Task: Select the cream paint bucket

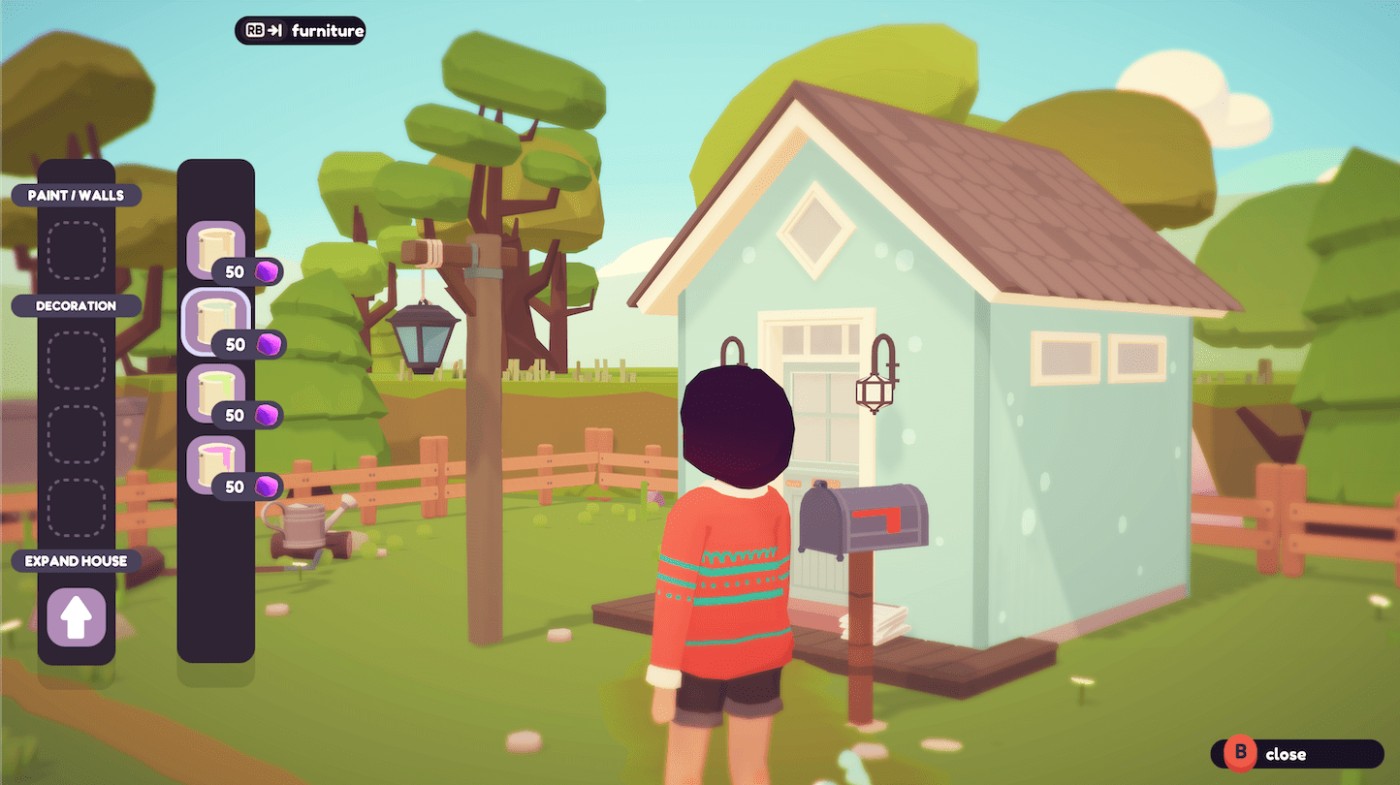Action: 216,249
